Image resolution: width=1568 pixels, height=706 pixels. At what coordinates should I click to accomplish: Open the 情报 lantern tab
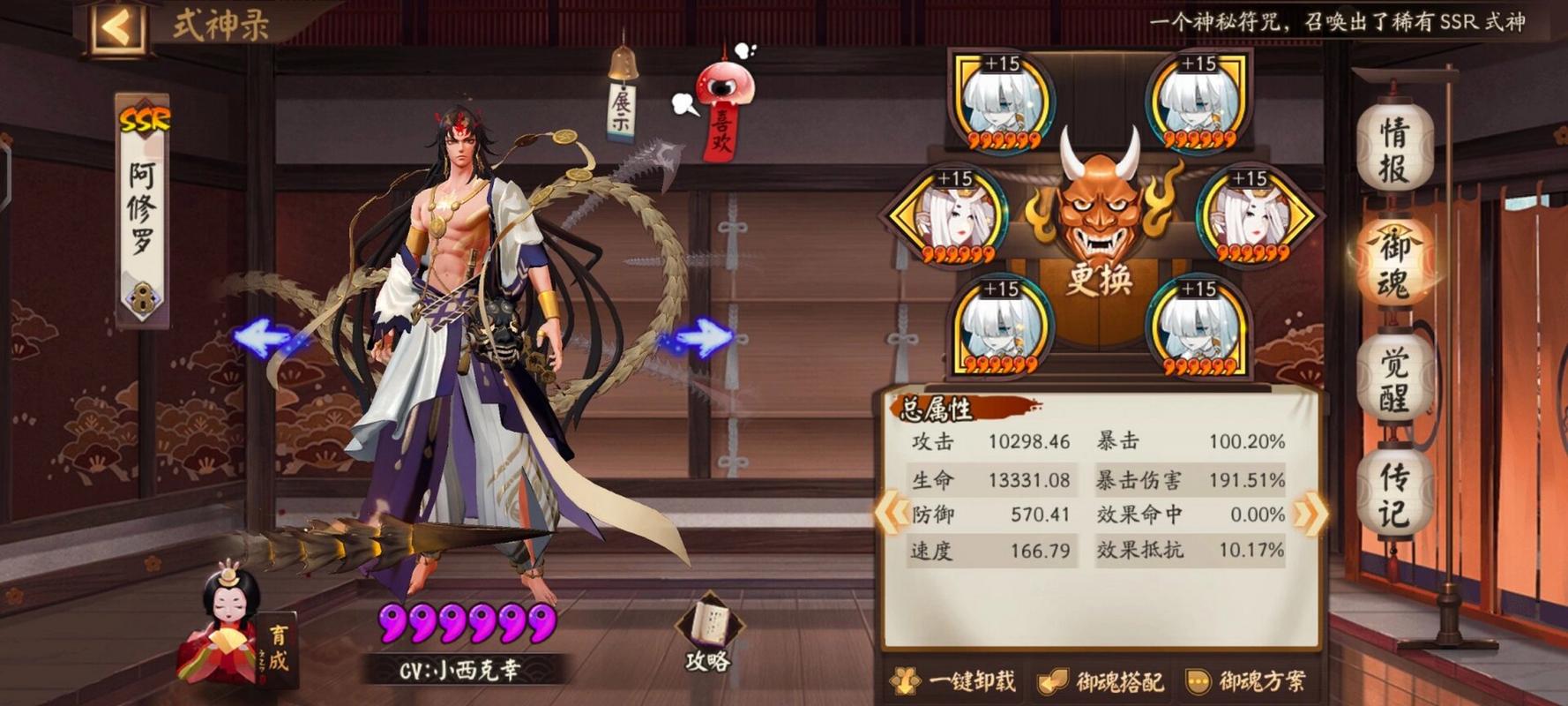tap(1394, 147)
